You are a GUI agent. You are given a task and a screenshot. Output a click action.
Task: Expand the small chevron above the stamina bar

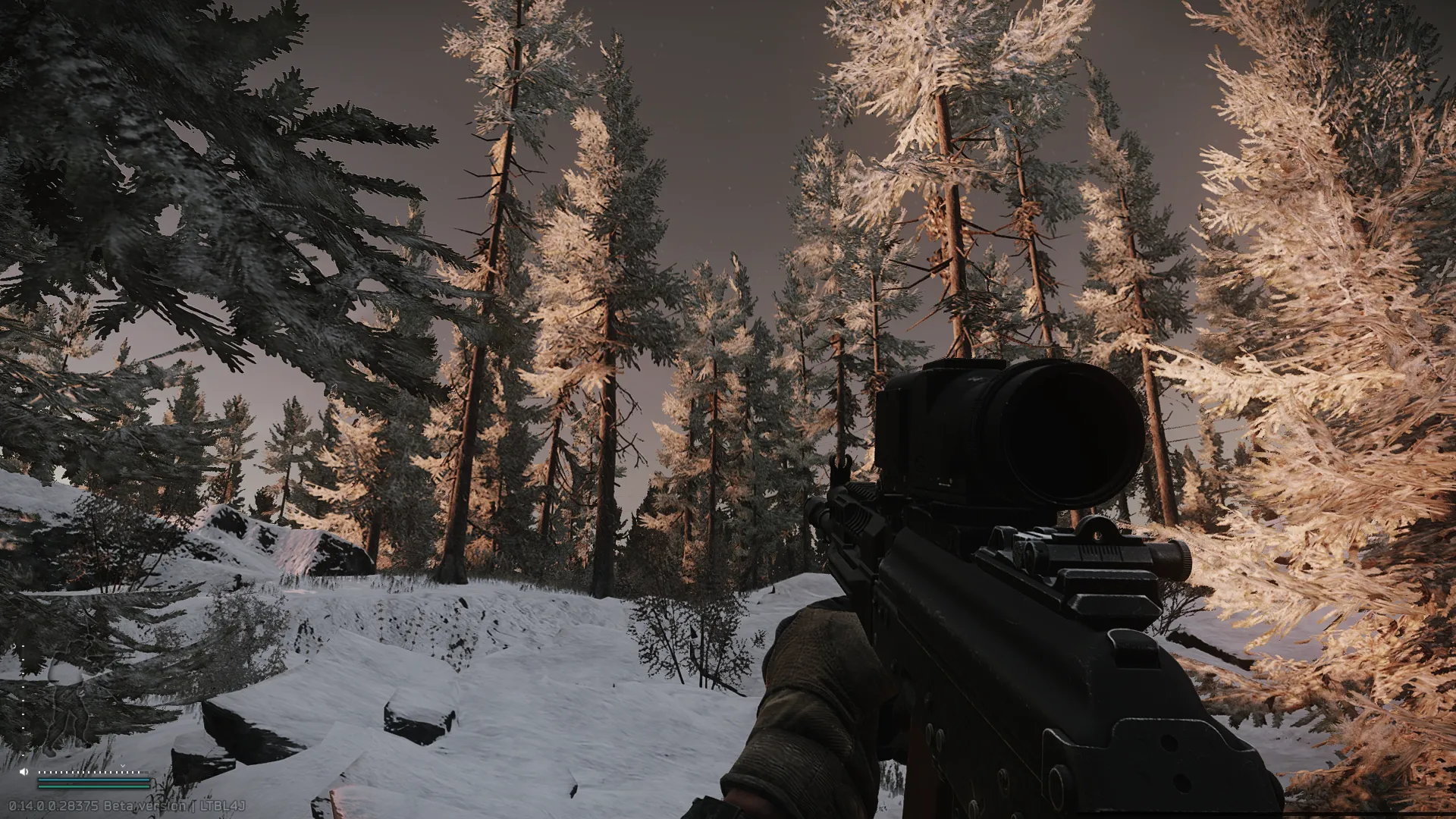(122, 765)
